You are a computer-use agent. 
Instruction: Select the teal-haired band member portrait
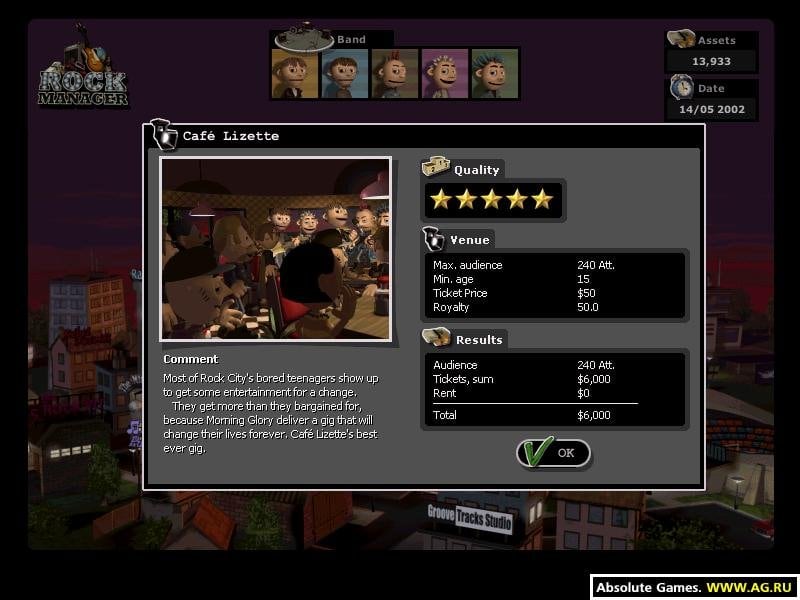pyautogui.click(x=495, y=73)
